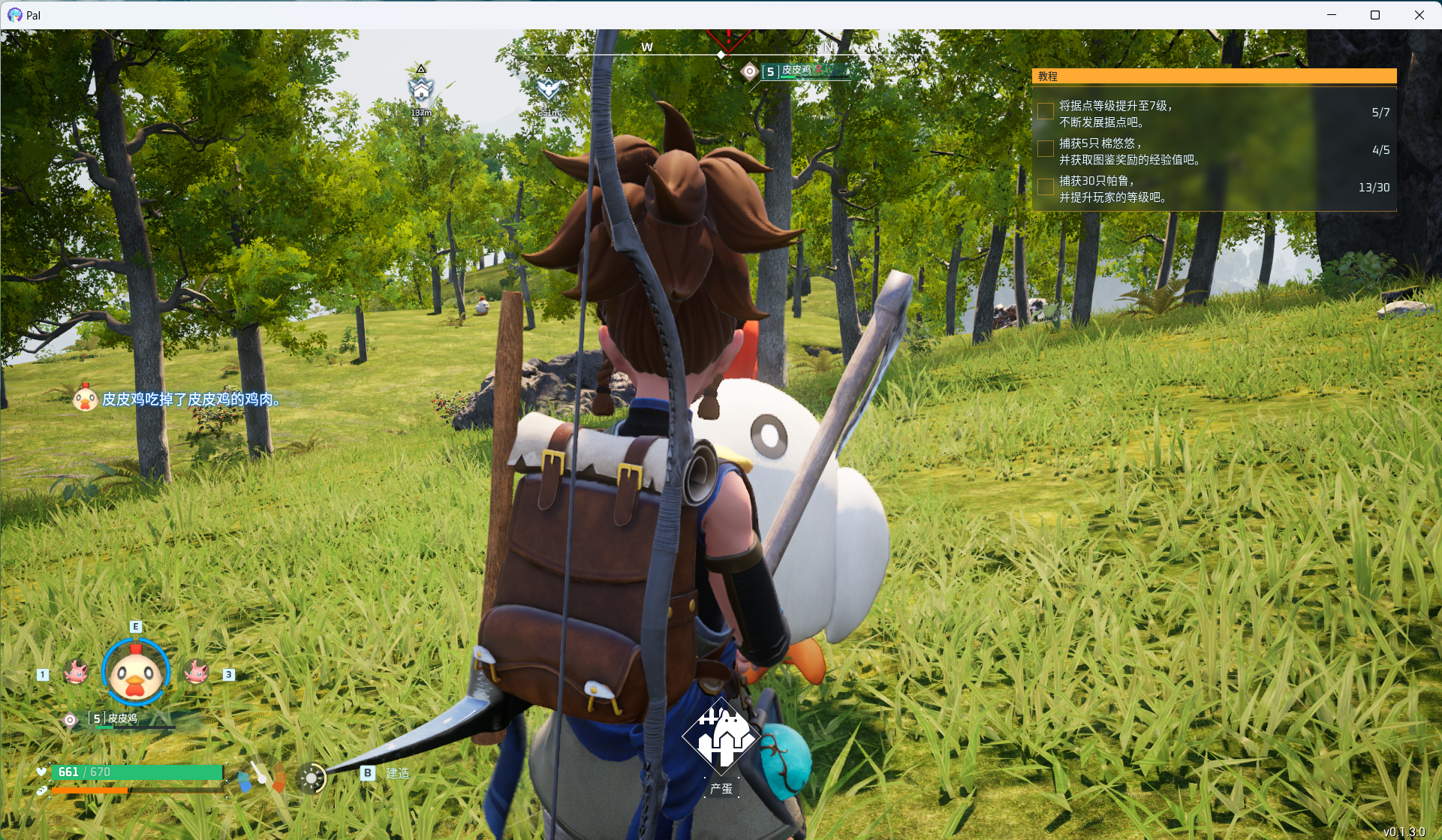This screenshot has height=840, width=1442.
Task: Tick the checkbox for capturing 30 Pals
Action: 1045,186
